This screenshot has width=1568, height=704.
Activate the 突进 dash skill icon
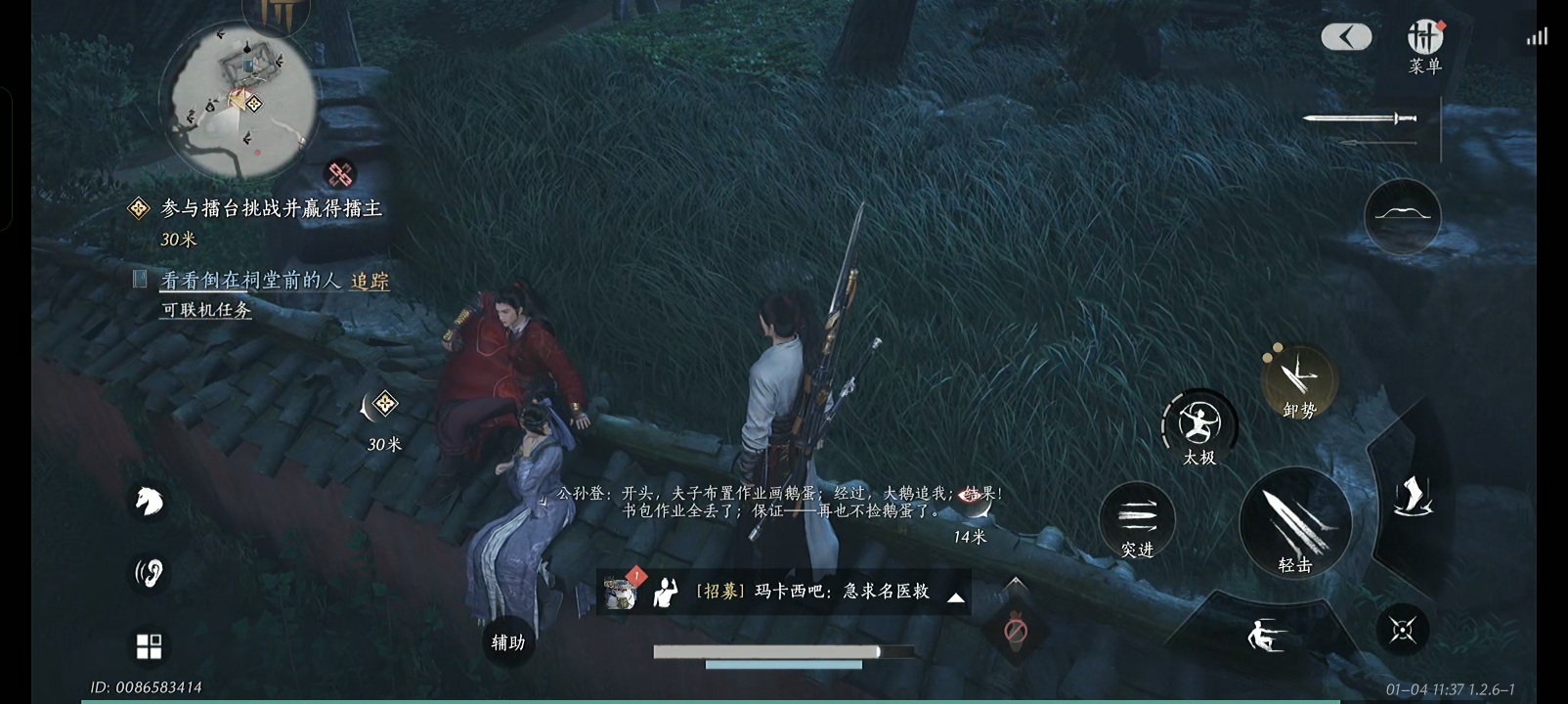pos(1137,515)
